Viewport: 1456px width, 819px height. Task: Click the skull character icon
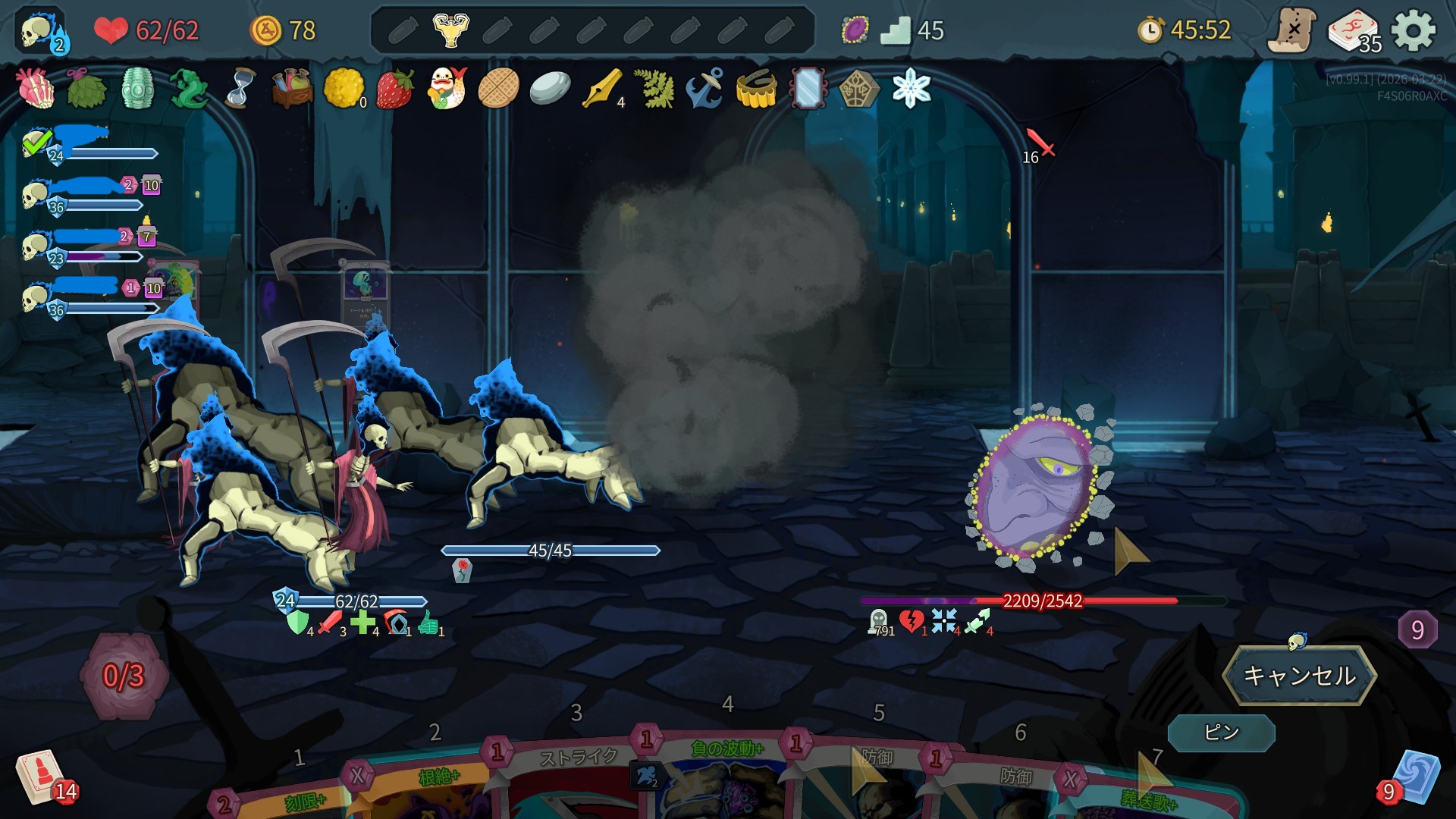(x=41, y=32)
